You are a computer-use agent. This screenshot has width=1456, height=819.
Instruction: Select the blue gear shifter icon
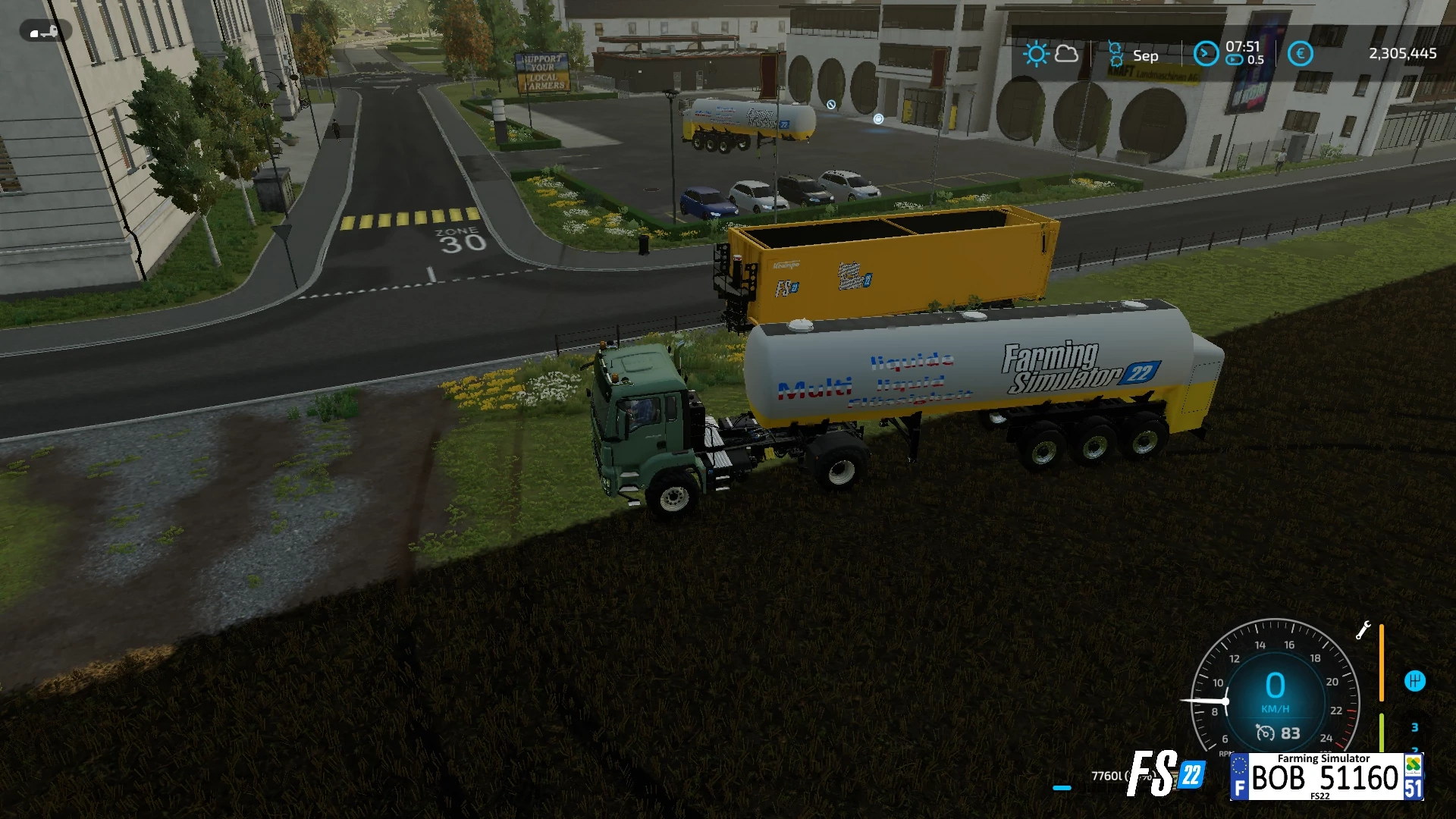1414,681
